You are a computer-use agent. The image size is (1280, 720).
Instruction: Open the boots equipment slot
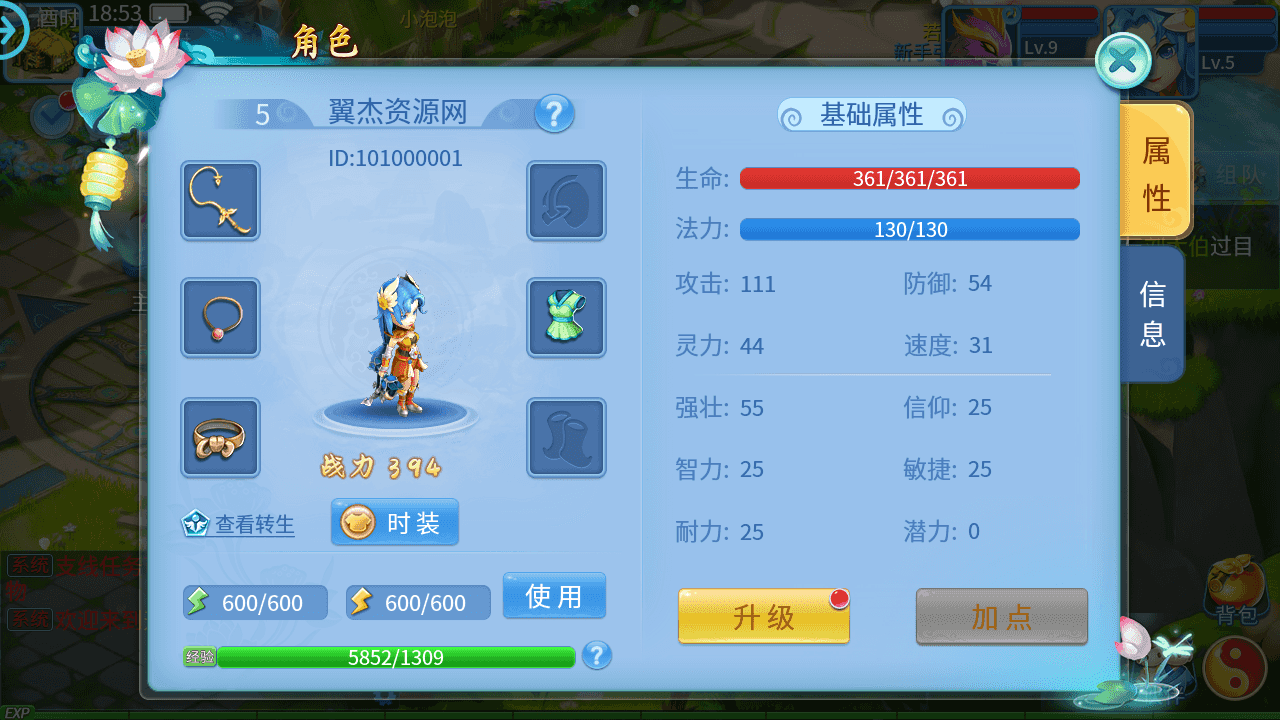point(566,437)
